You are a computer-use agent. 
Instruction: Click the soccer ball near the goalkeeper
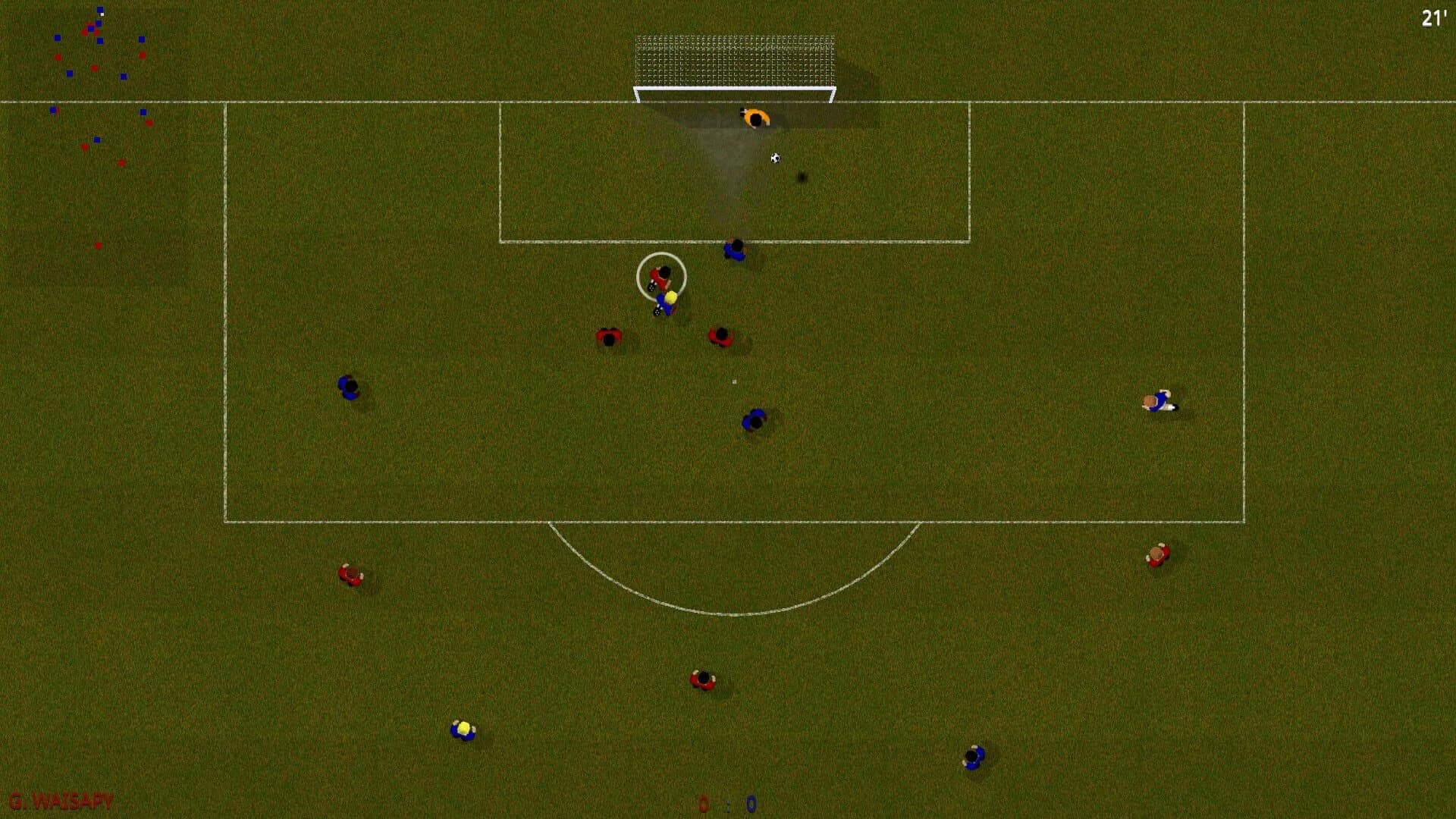(x=775, y=157)
